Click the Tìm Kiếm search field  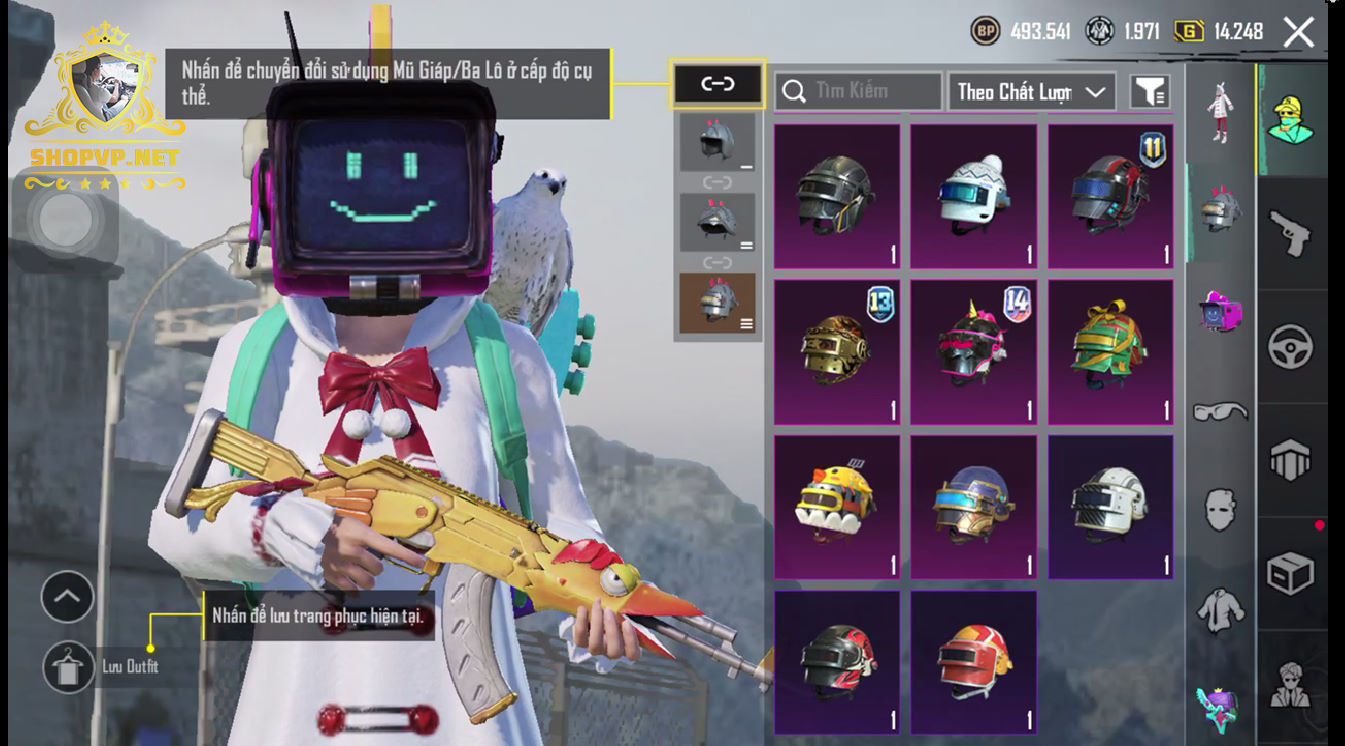[858, 92]
